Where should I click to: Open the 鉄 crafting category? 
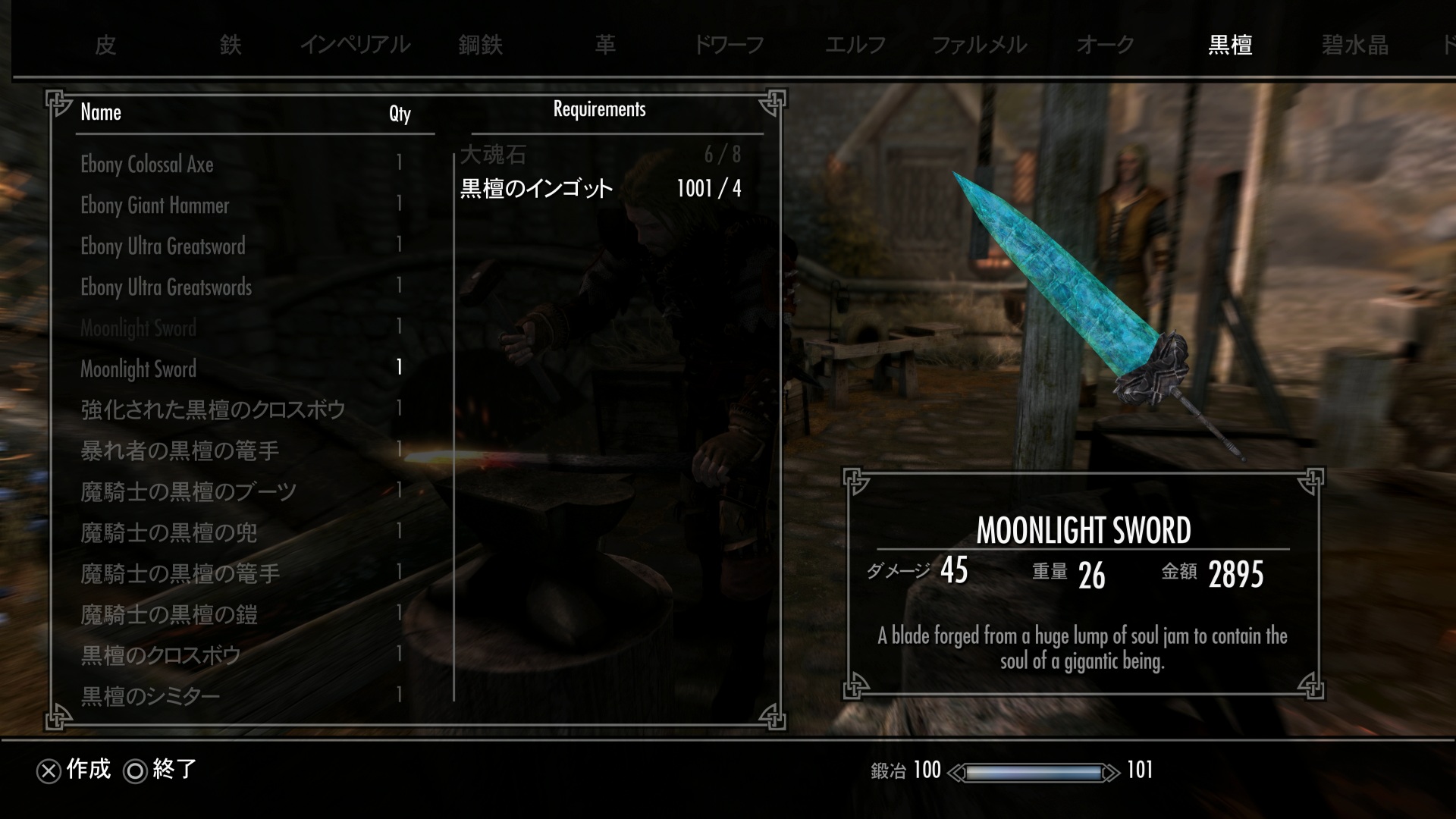click(x=231, y=45)
